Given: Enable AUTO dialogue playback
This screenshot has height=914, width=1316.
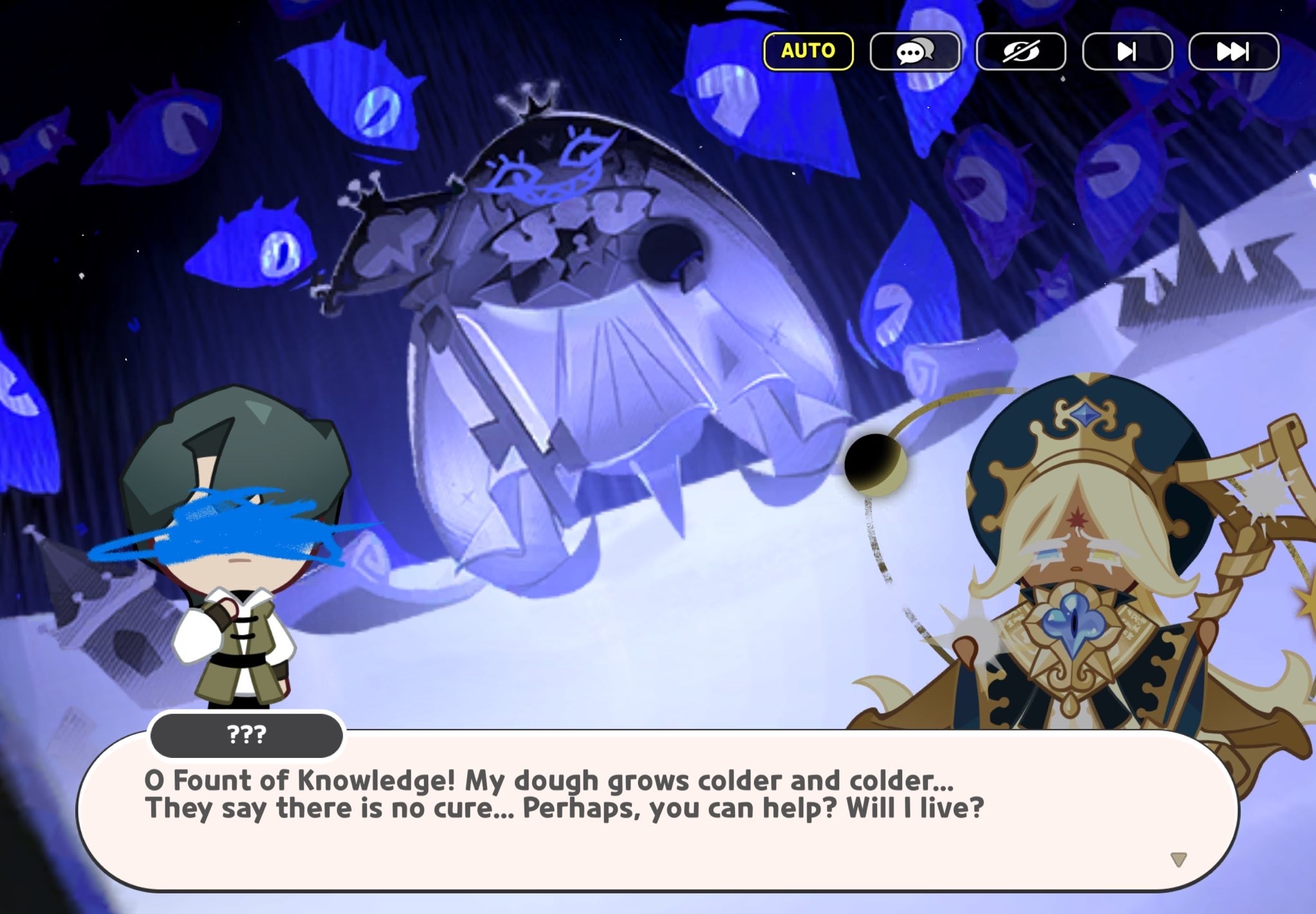Looking at the screenshot, I should tap(807, 51).
